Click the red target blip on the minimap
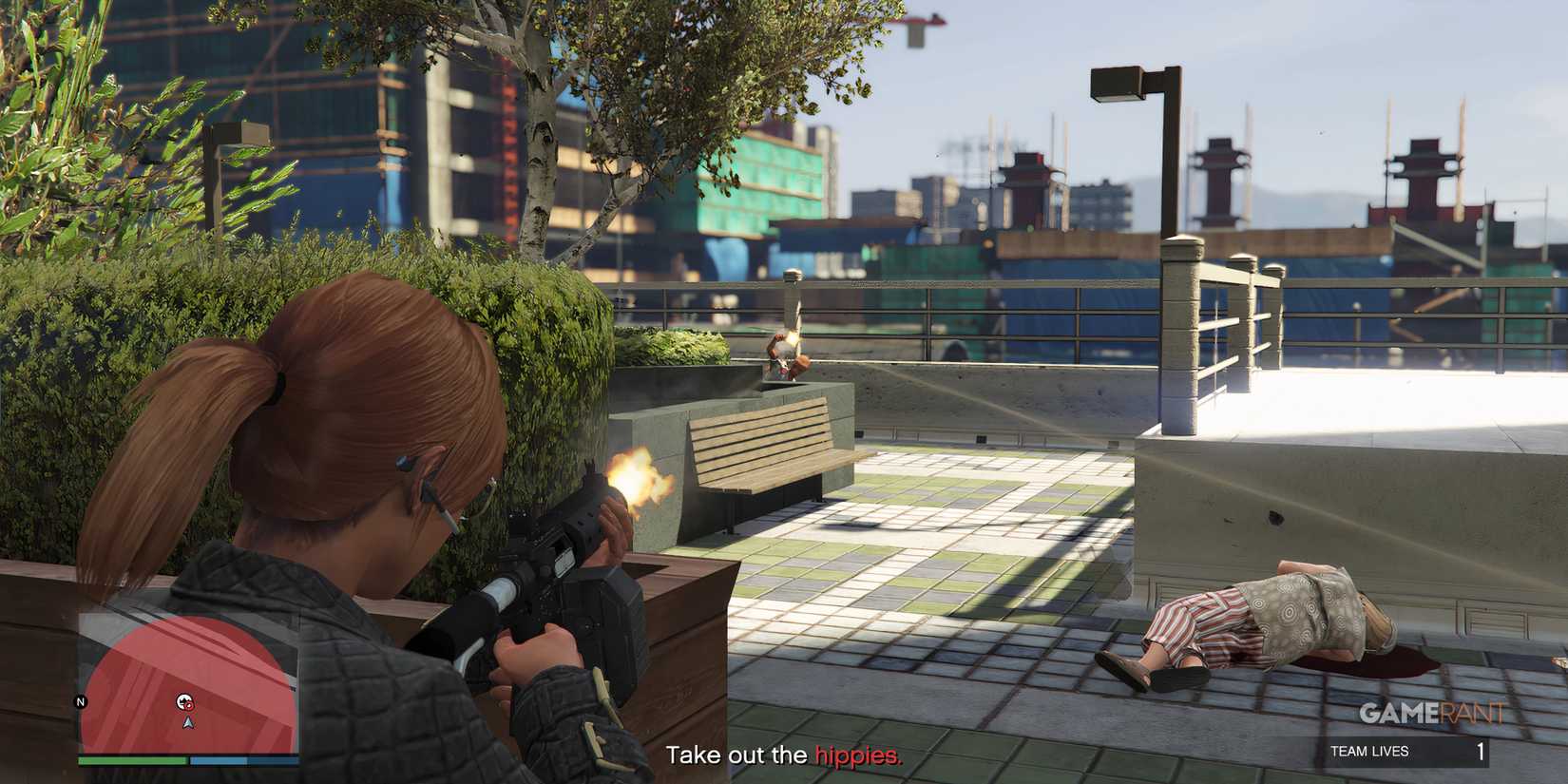The height and width of the screenshot is (784, 1568). point(190,704)
